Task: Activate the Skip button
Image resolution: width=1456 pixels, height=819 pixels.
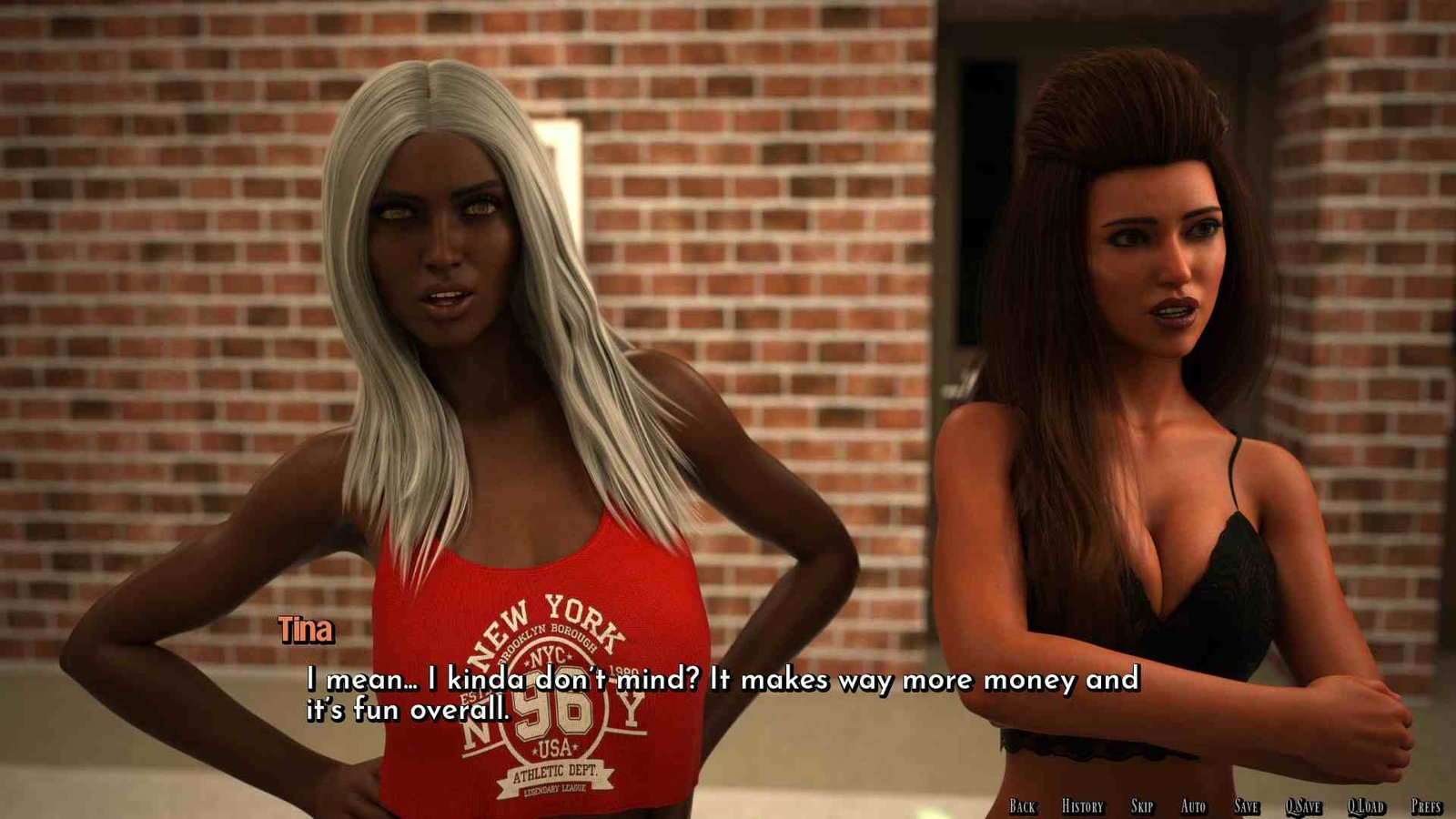Action: [1142, 806]
